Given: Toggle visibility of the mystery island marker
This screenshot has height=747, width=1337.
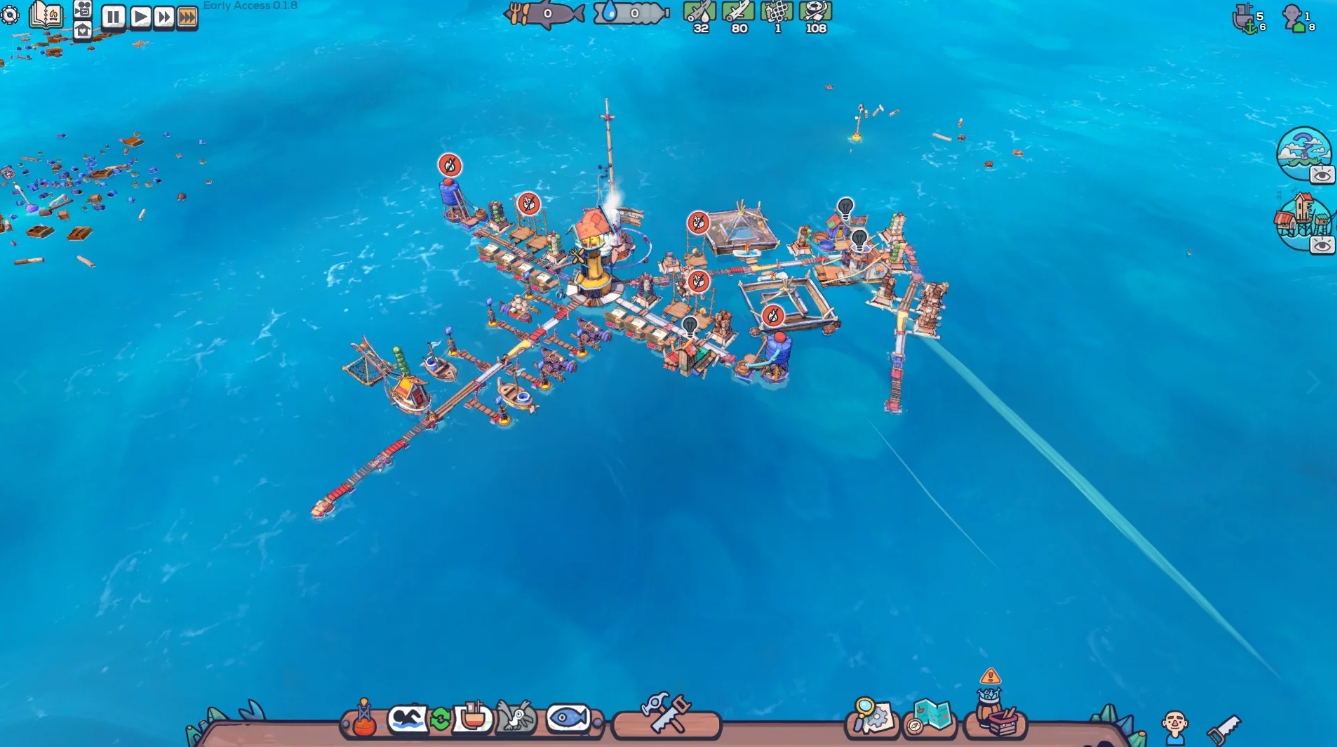Looking at the screenshot, I should point(1320,174).
